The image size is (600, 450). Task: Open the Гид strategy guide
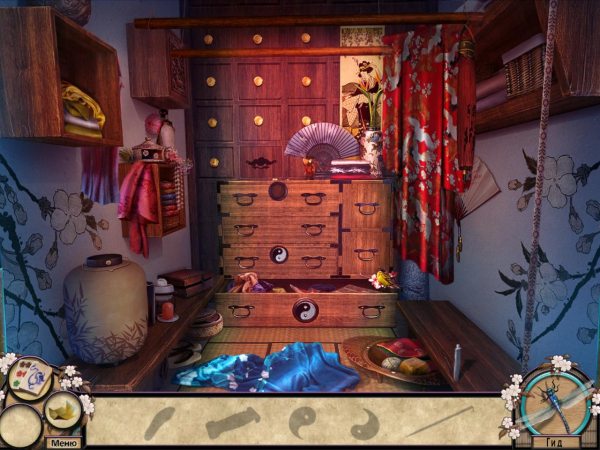click(x=556, y=442)
